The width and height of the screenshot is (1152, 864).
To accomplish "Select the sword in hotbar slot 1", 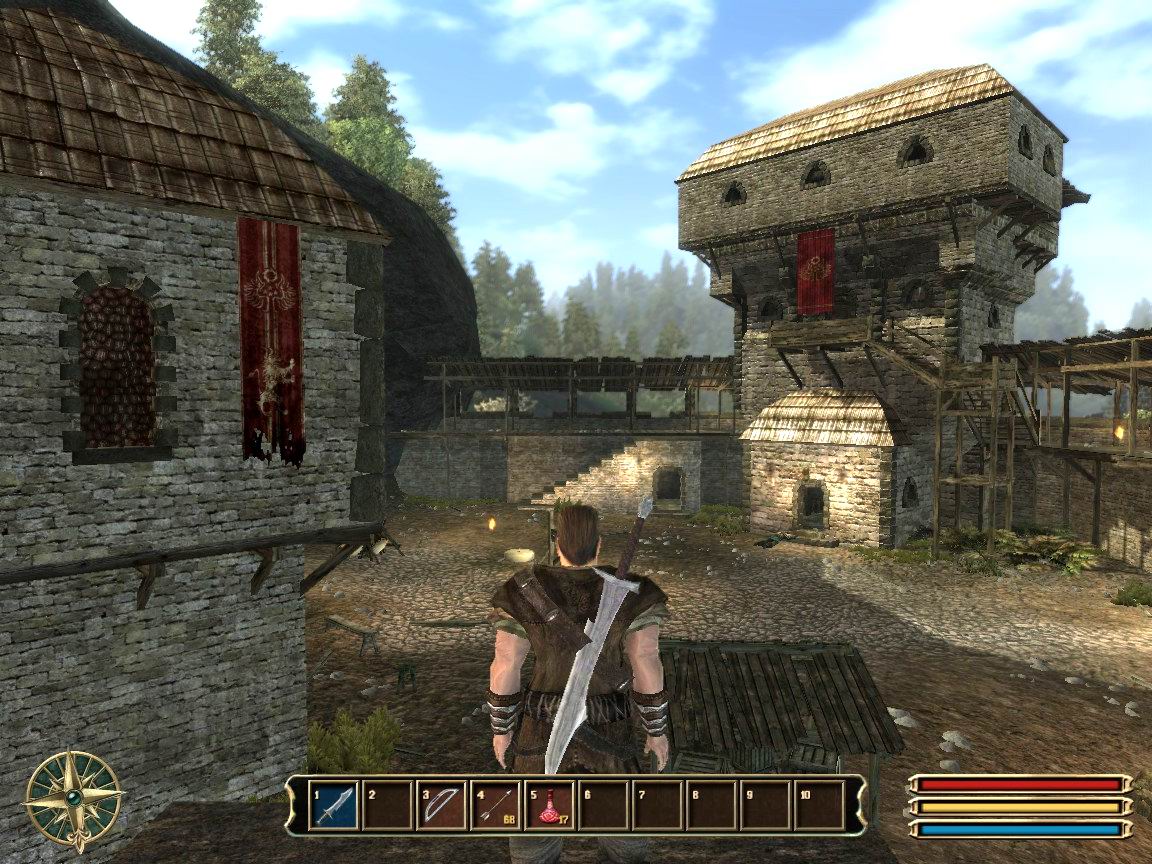I will (333, 805).
